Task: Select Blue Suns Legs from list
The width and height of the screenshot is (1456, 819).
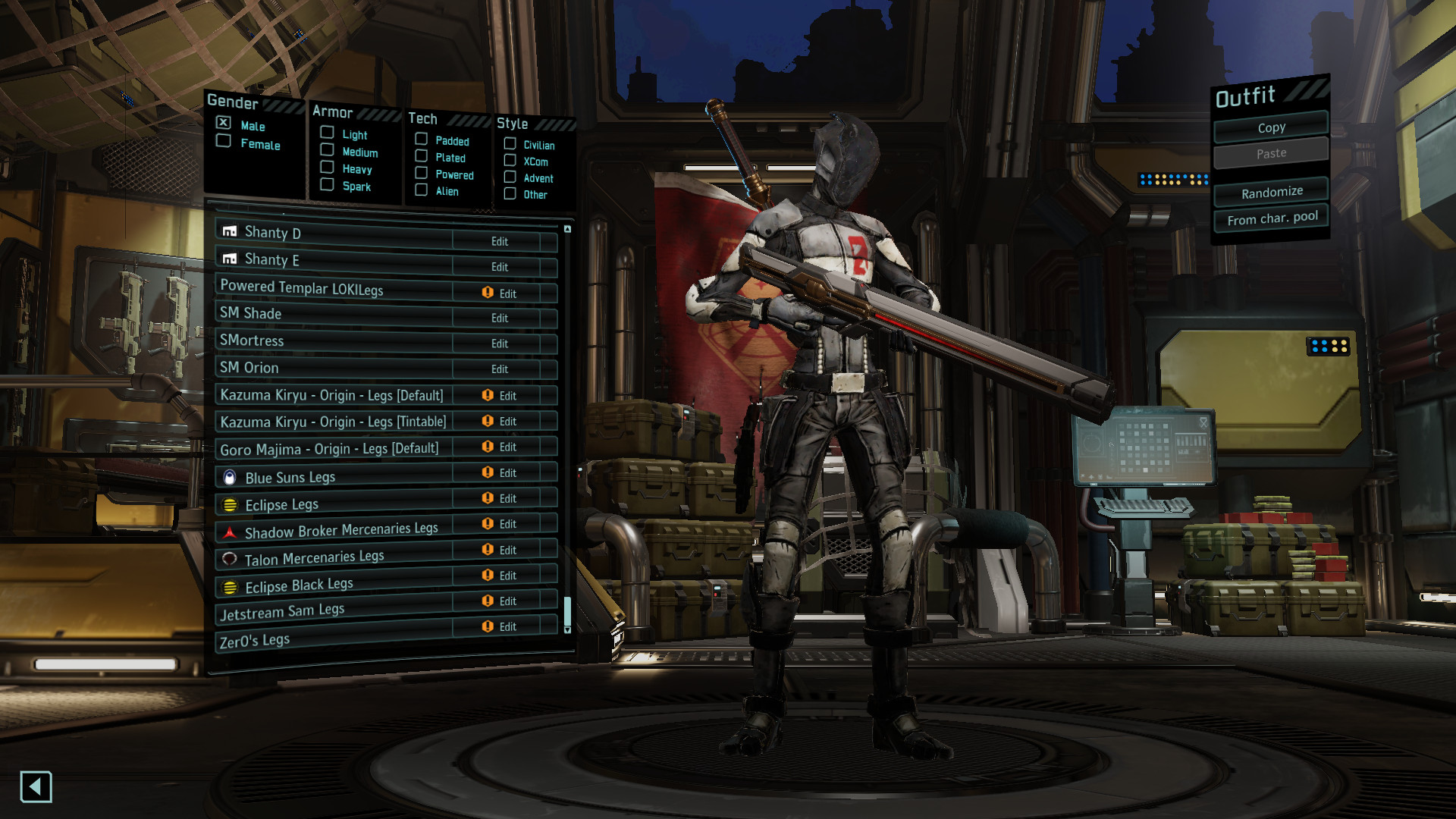Action: tap(334, 476)
